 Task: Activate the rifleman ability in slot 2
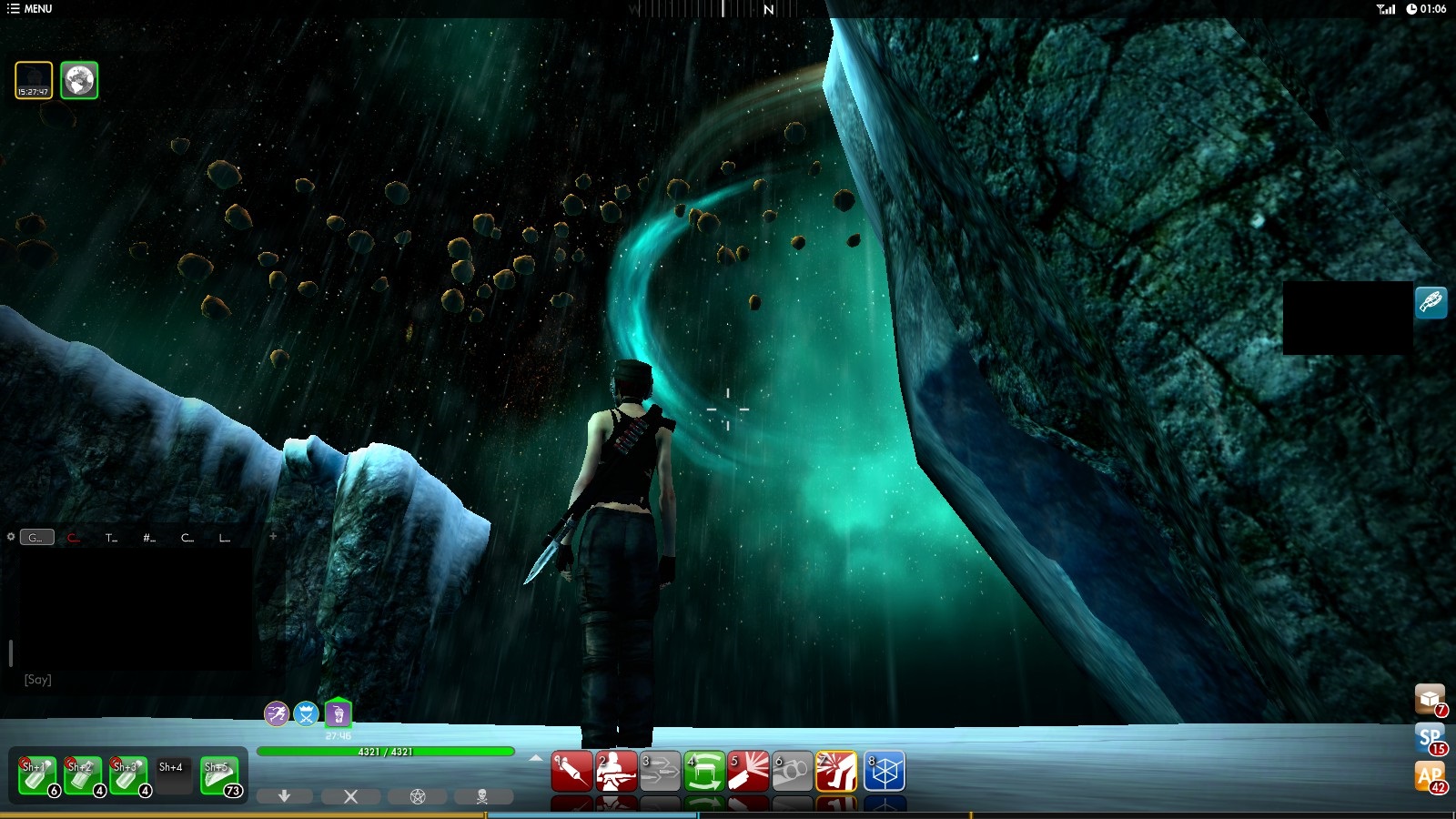coord(616,772)
